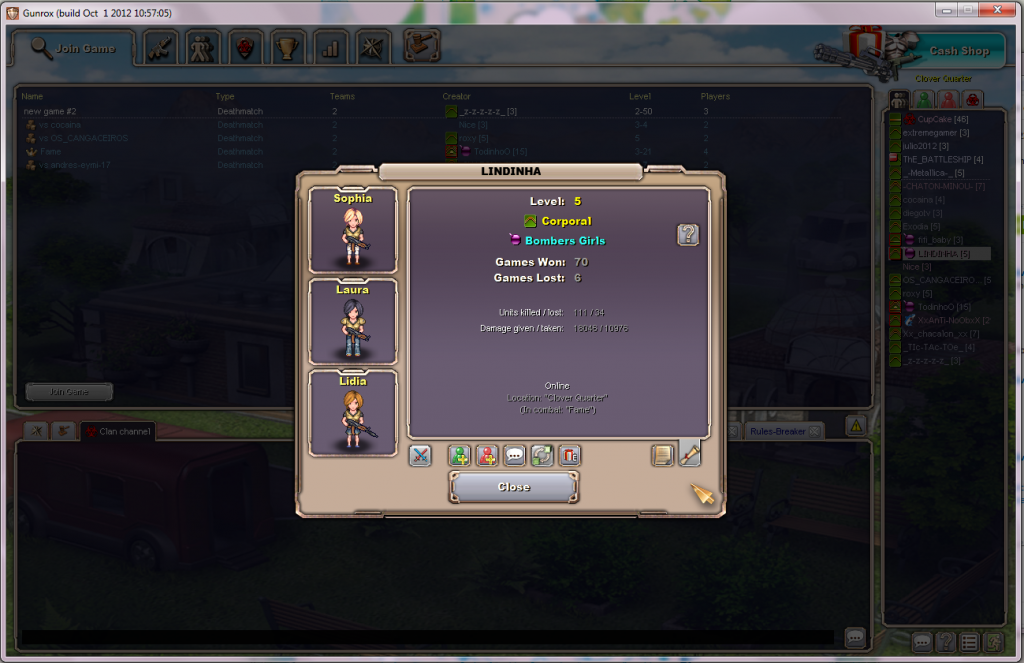1024x663 pixels.
Task: Close the Gunrox window
Action: pyautogui.click(x=994, y=9)
